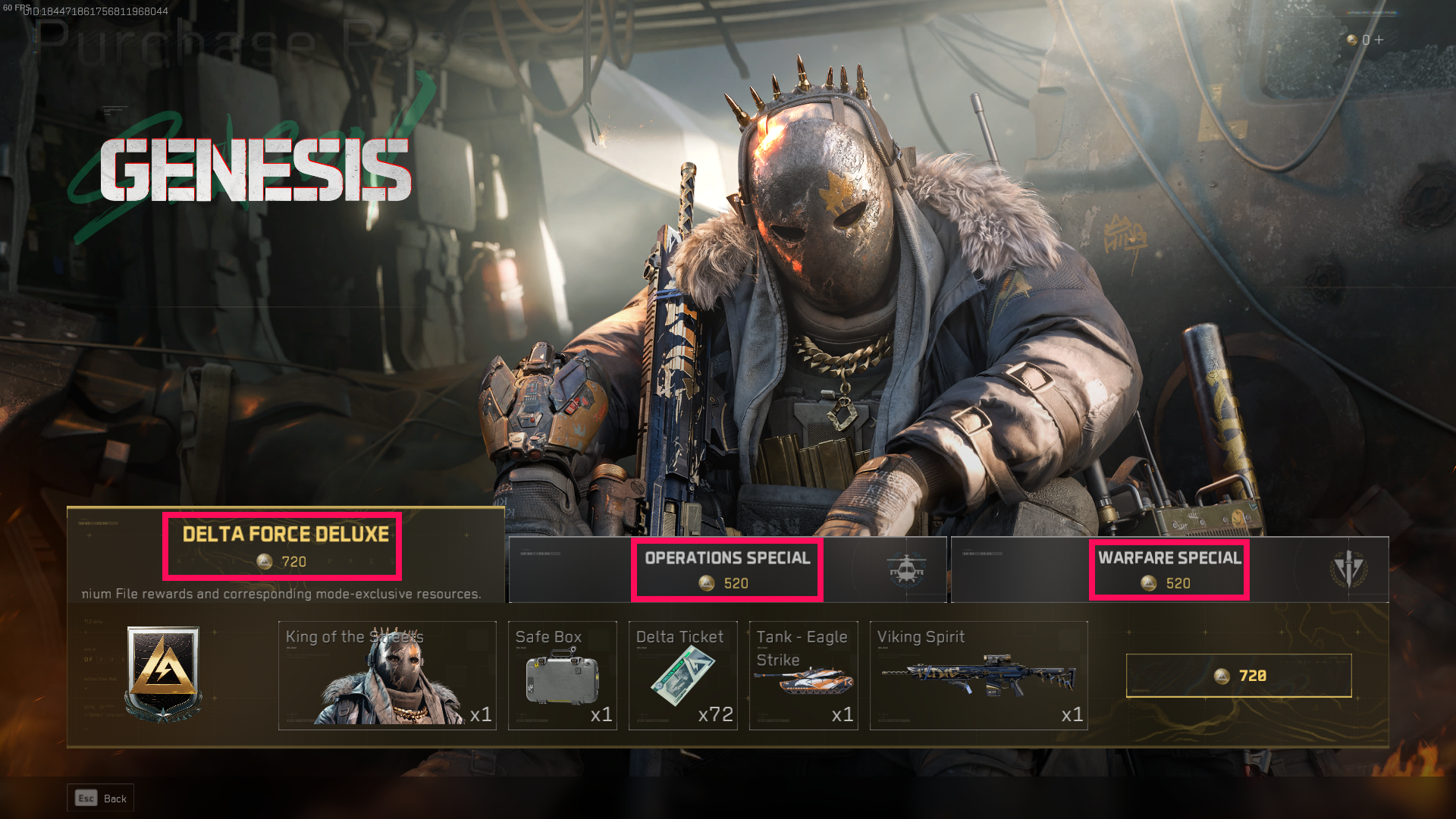View the King of the Streets reward
Screen dimensions: 1456x819
click(387, 676)
